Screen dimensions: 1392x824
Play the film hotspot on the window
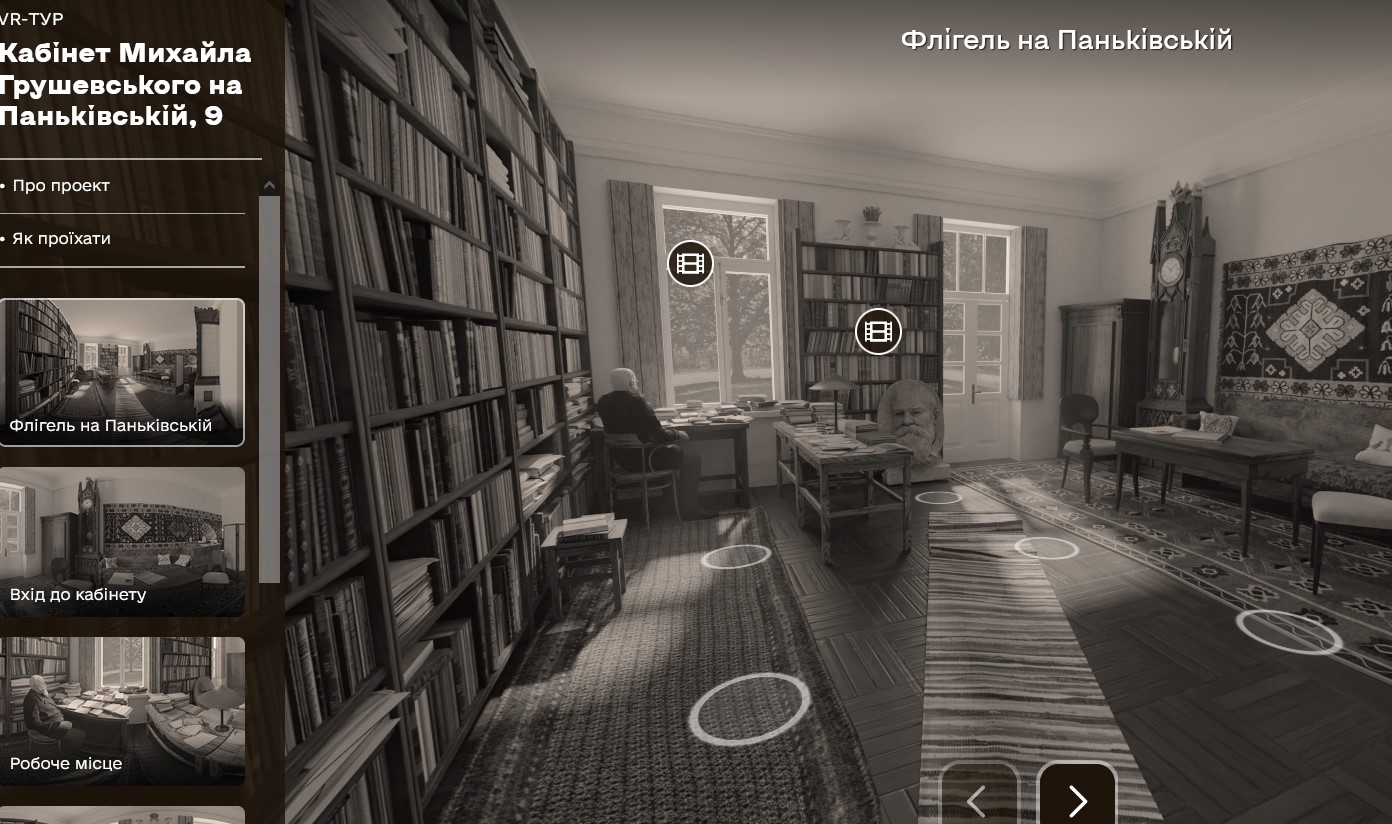pyautogui.click(x=690, y=264)
